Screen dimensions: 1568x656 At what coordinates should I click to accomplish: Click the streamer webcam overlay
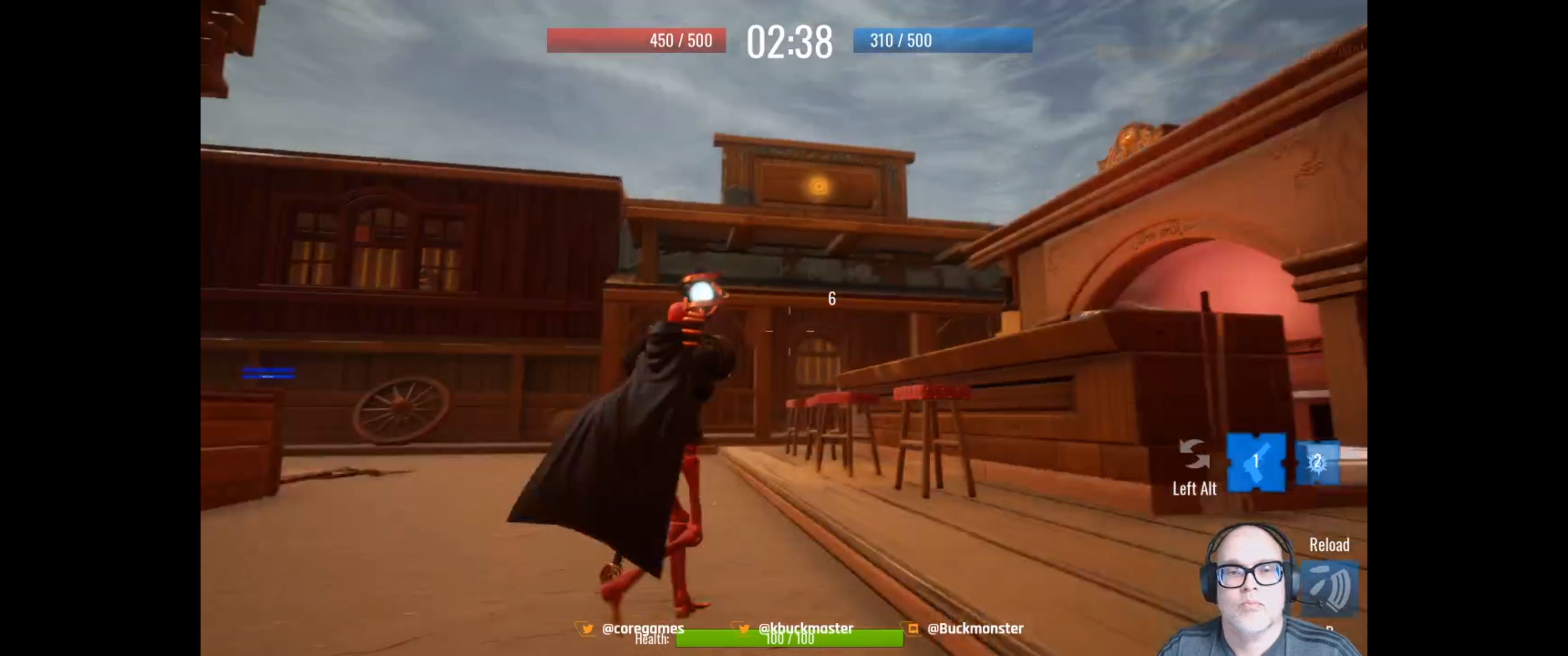1249,590
